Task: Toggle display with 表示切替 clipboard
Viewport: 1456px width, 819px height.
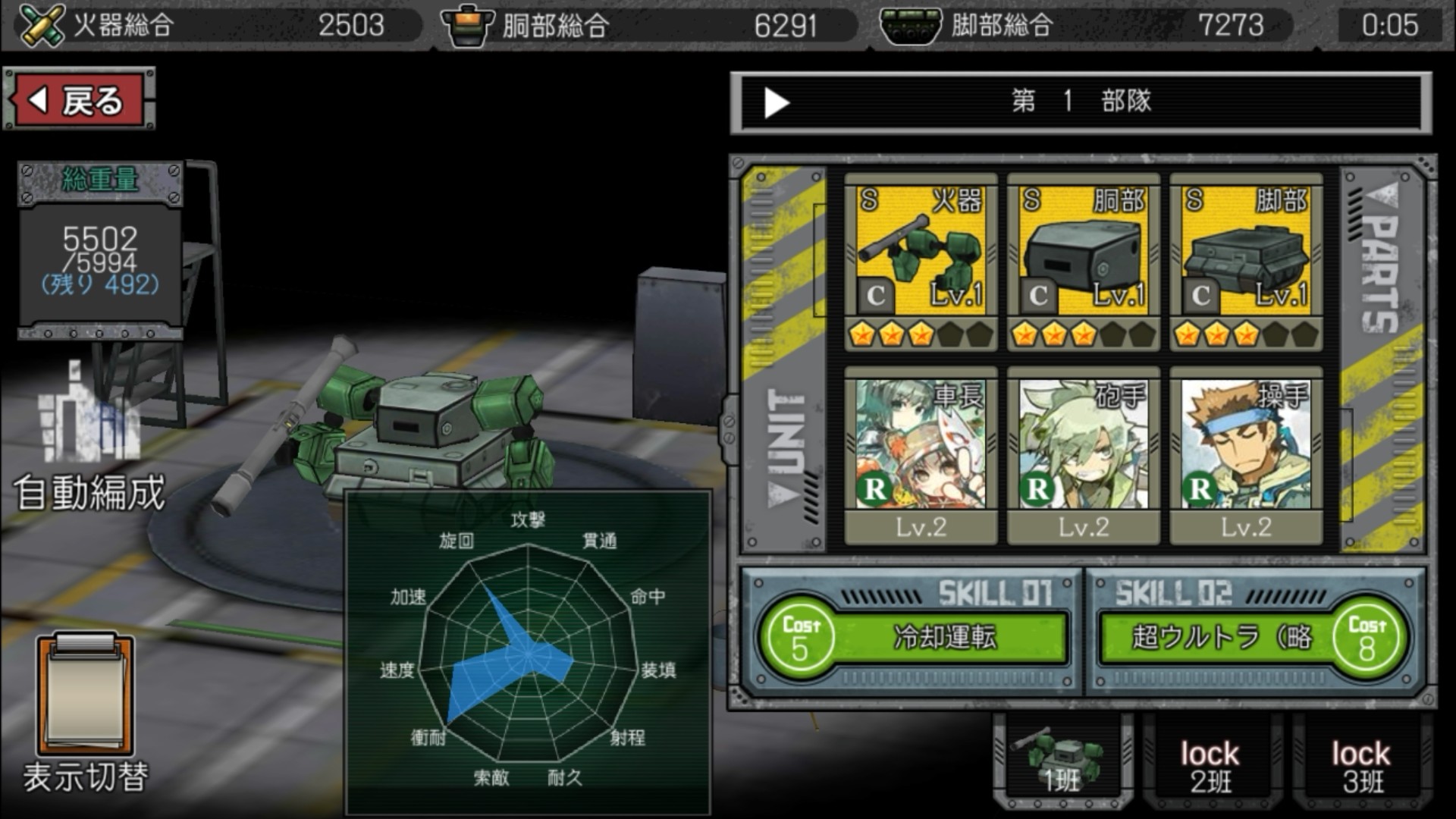Action: [85, 713]
